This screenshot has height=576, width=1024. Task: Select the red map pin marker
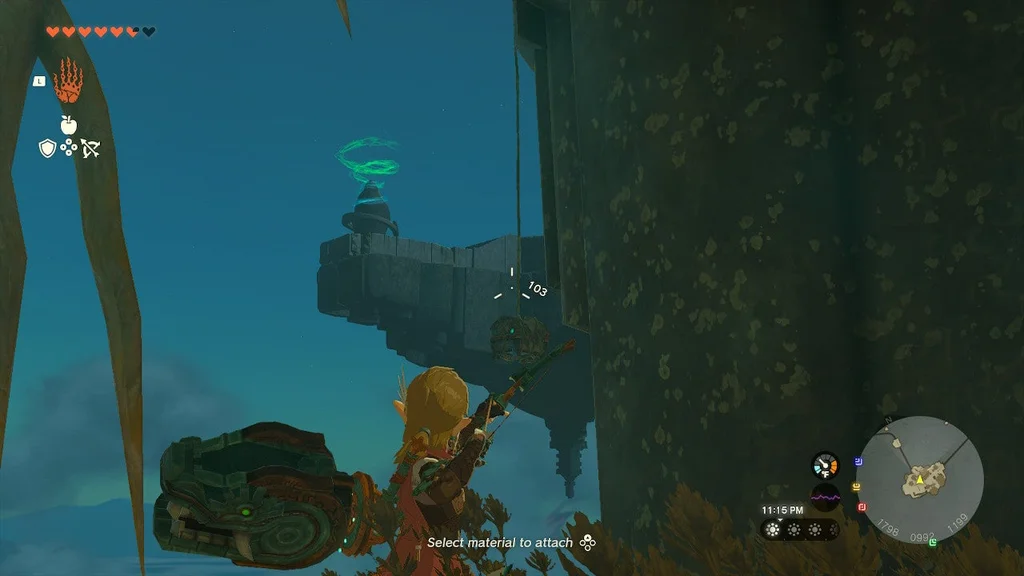coord(862,507)
